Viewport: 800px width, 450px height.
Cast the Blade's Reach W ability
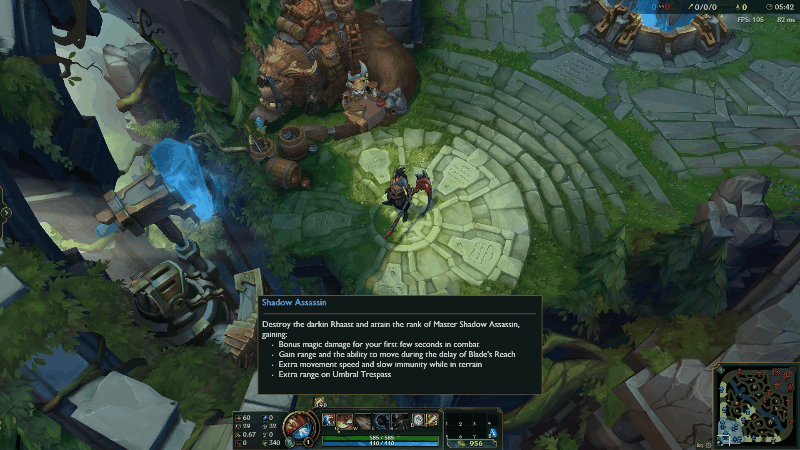pos(362,420)
